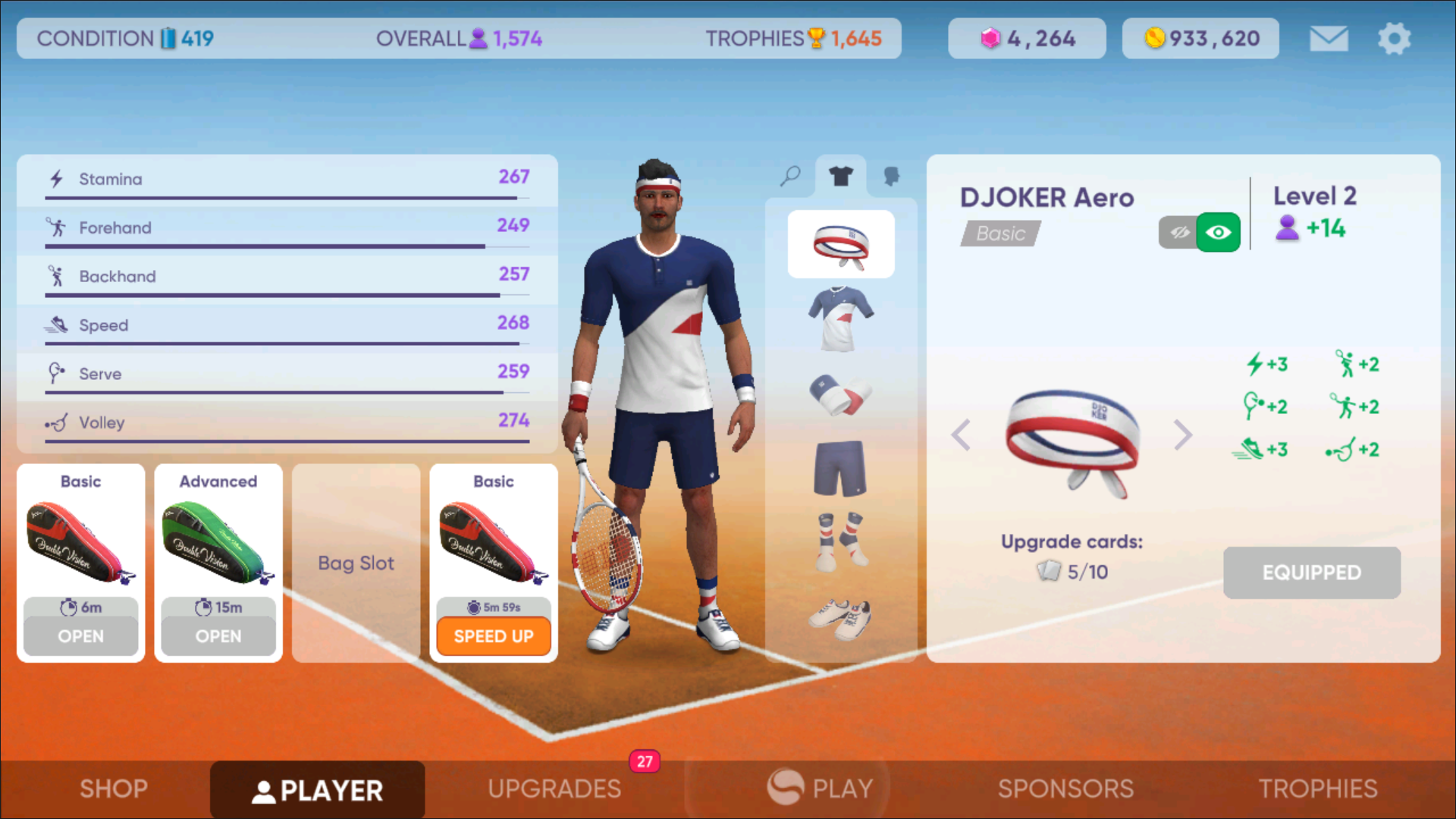This screenshot has width=1456, height=819.
Task: Select the socks item thumbnail
Action: [x=841, y=541]
